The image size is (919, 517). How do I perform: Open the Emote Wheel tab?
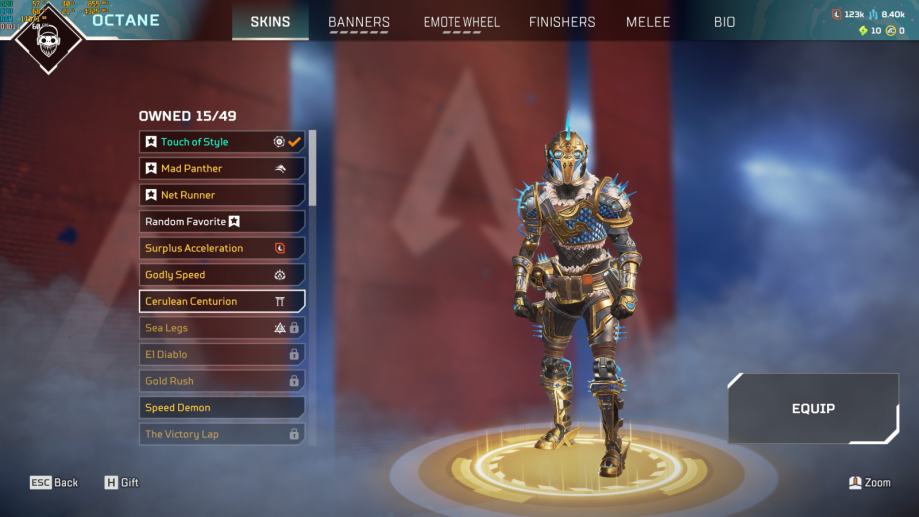461,22
